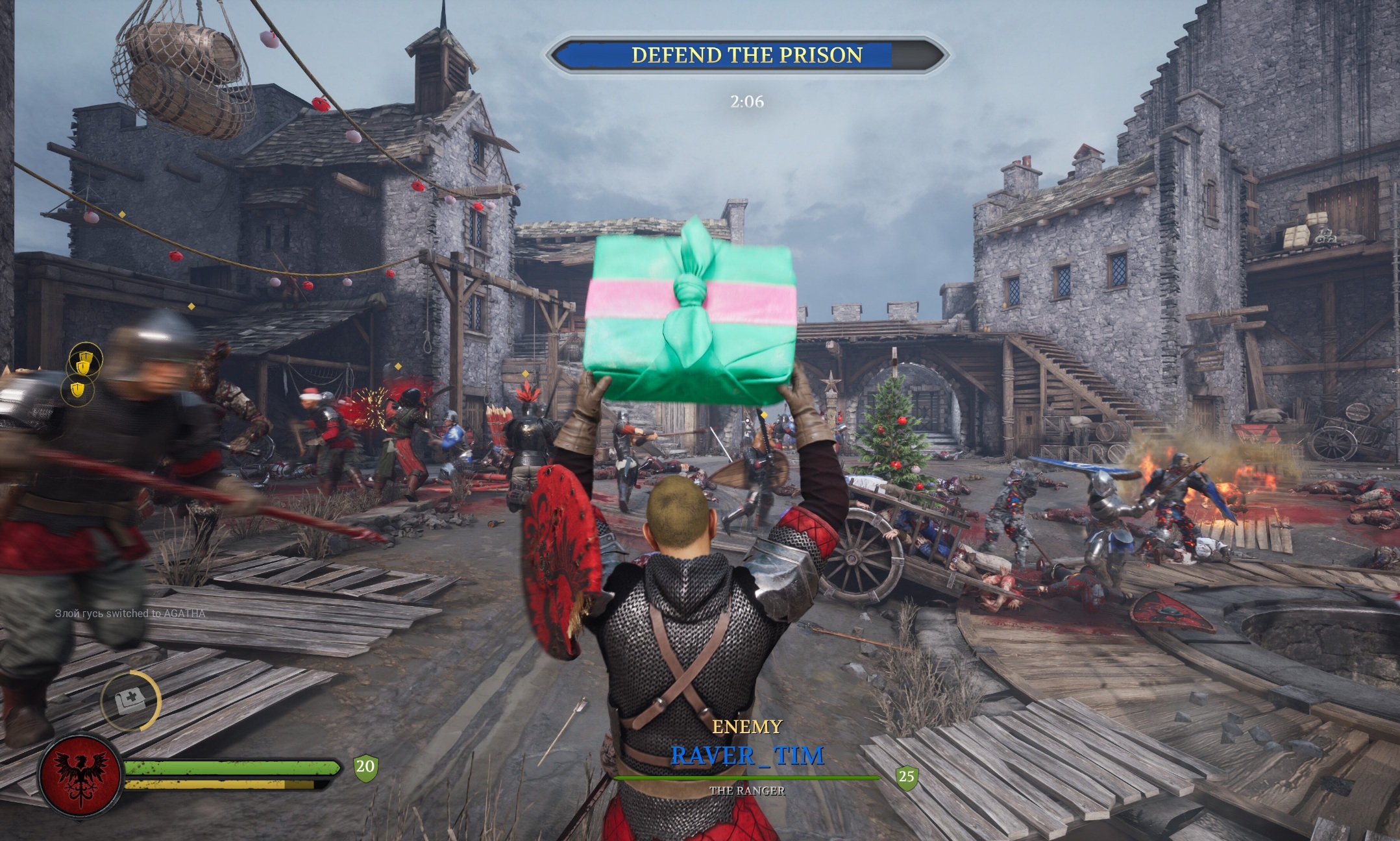Click the double yellow shield marker
Screen dimensions: 1400x841
tap(85, 361)
